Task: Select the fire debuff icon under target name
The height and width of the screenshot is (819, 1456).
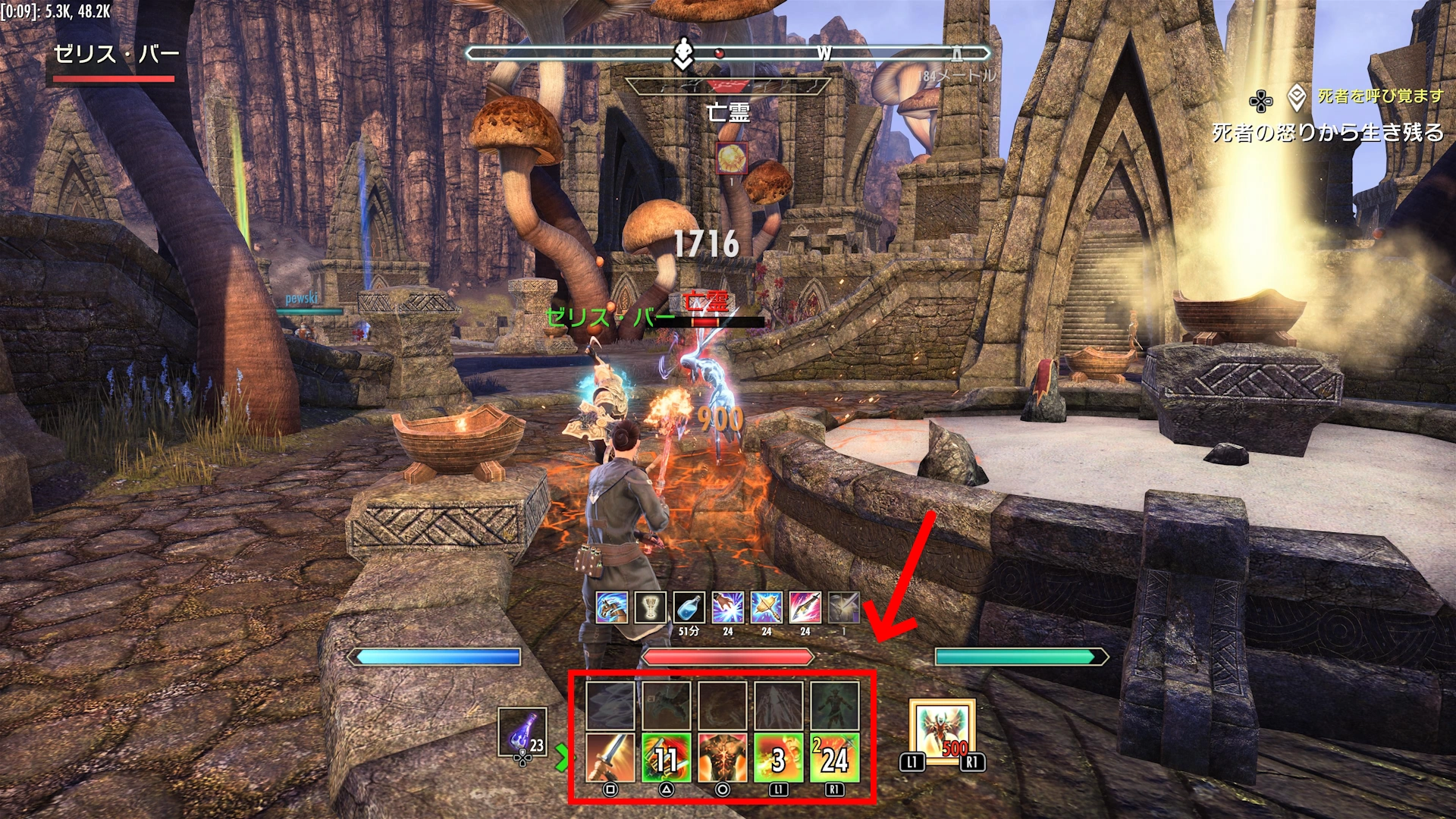Action: 733,158
